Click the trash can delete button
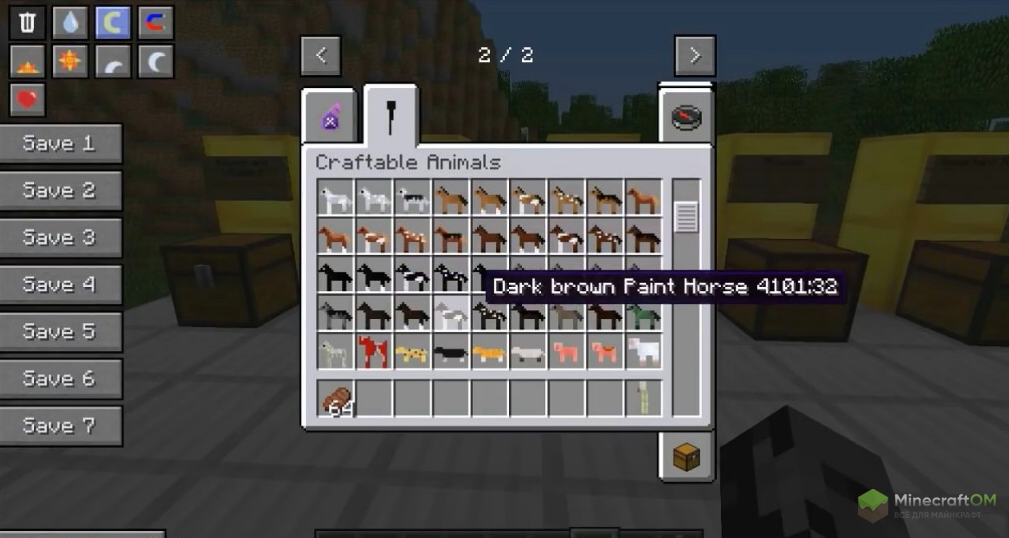 (x=27, y=22)
